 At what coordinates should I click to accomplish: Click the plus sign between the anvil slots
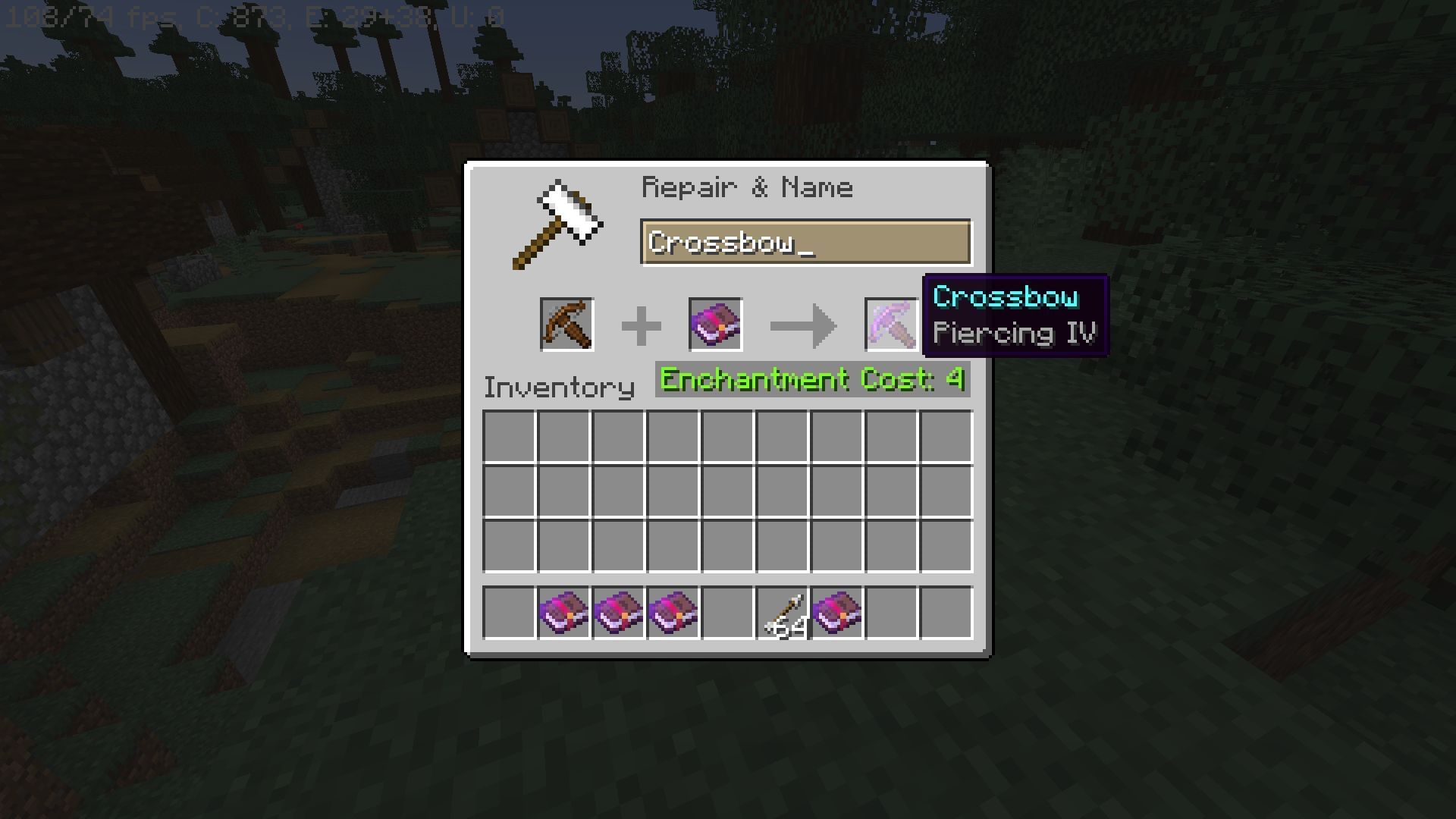pos(642,324)
